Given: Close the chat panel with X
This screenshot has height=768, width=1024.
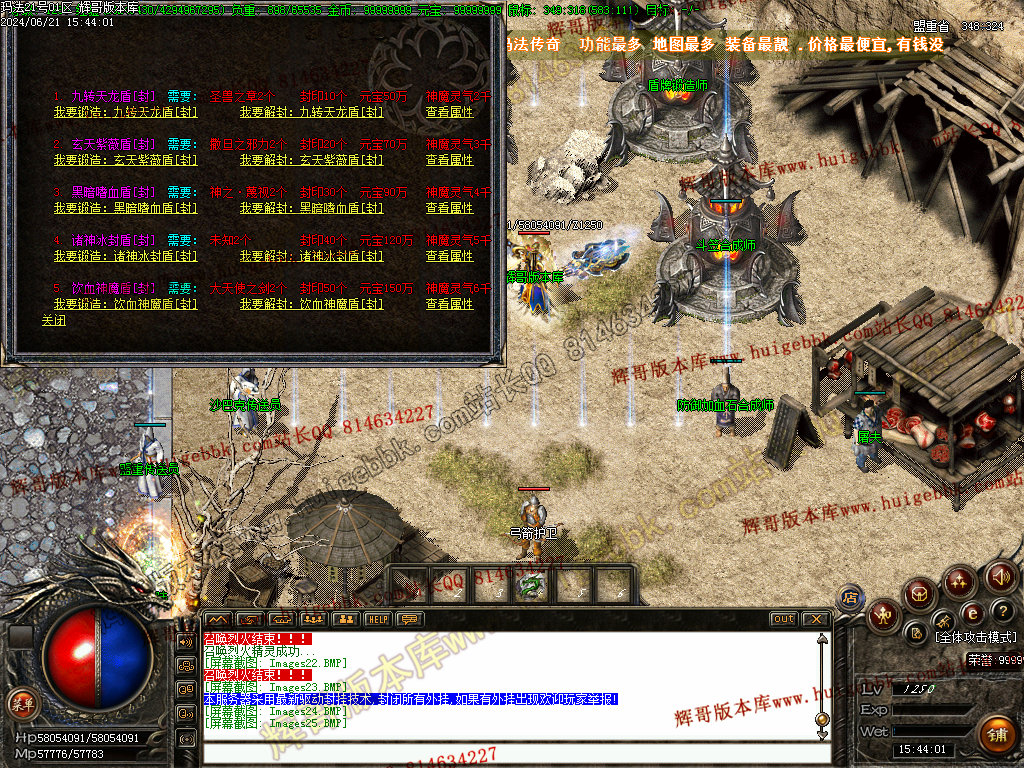Looking at the screenshot, I should [815, 619].
